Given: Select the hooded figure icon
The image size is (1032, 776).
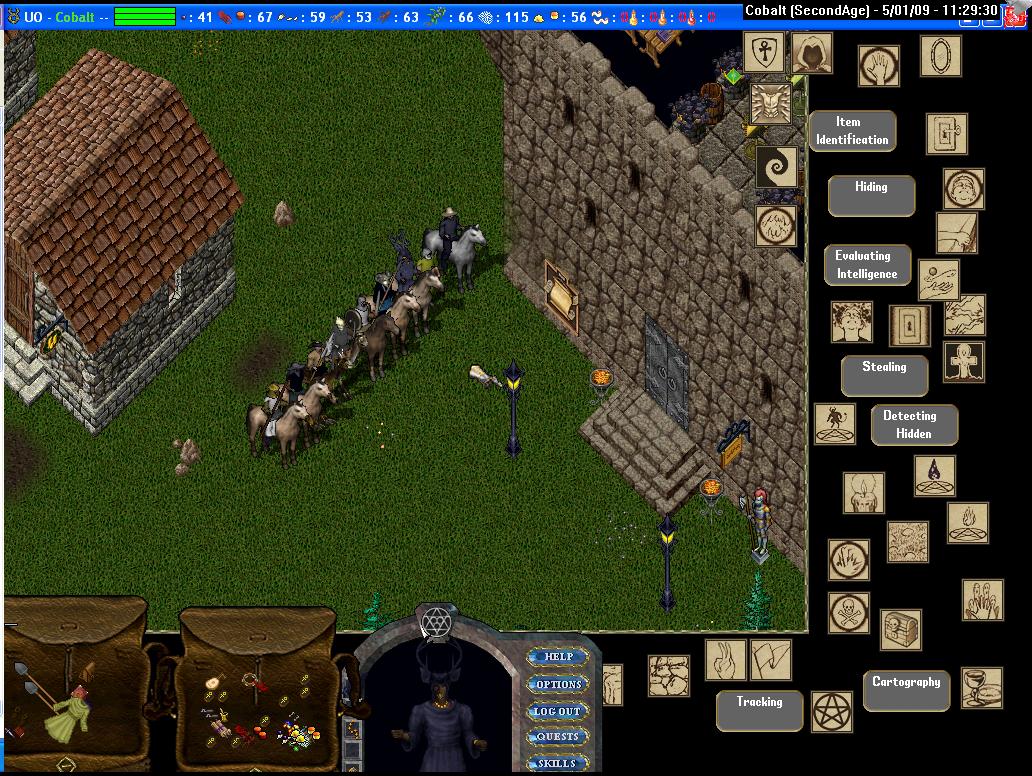Looking at the screenshot, I should [812, 52].
